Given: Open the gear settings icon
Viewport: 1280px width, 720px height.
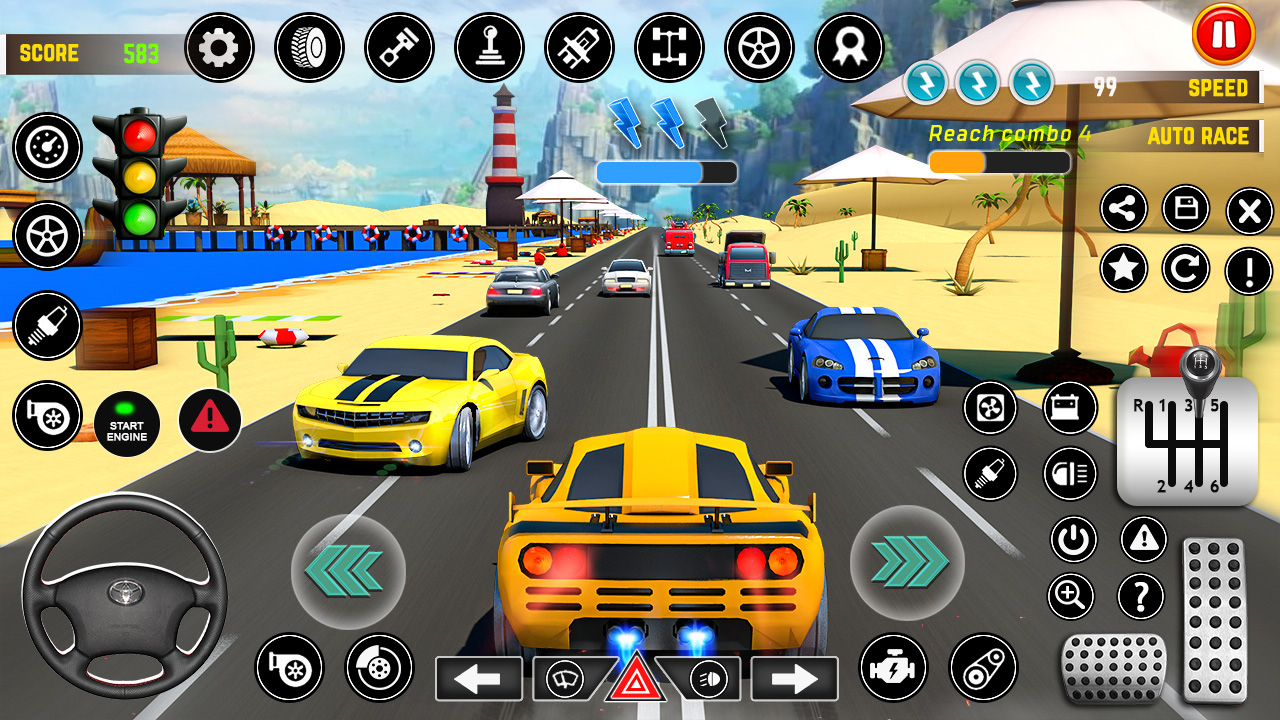Looking at the screenshot, I should (x=220, y=47).
